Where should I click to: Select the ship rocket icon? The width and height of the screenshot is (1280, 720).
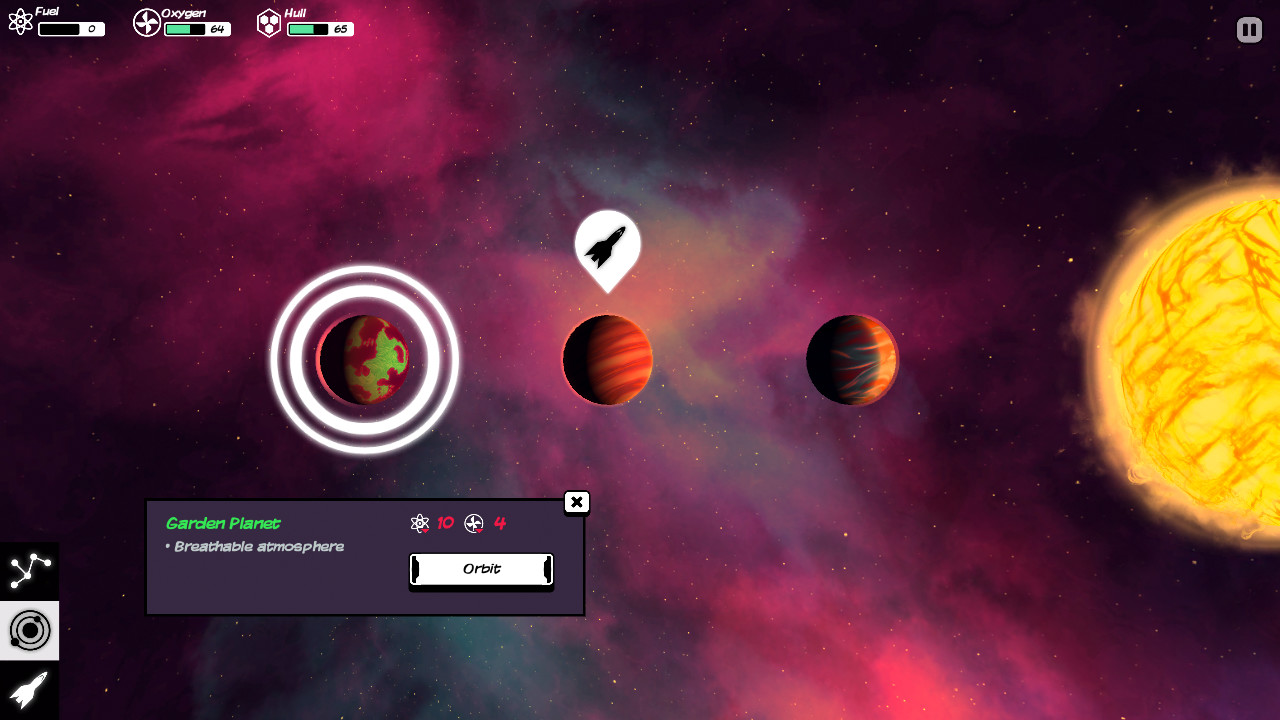coord(29,689)
